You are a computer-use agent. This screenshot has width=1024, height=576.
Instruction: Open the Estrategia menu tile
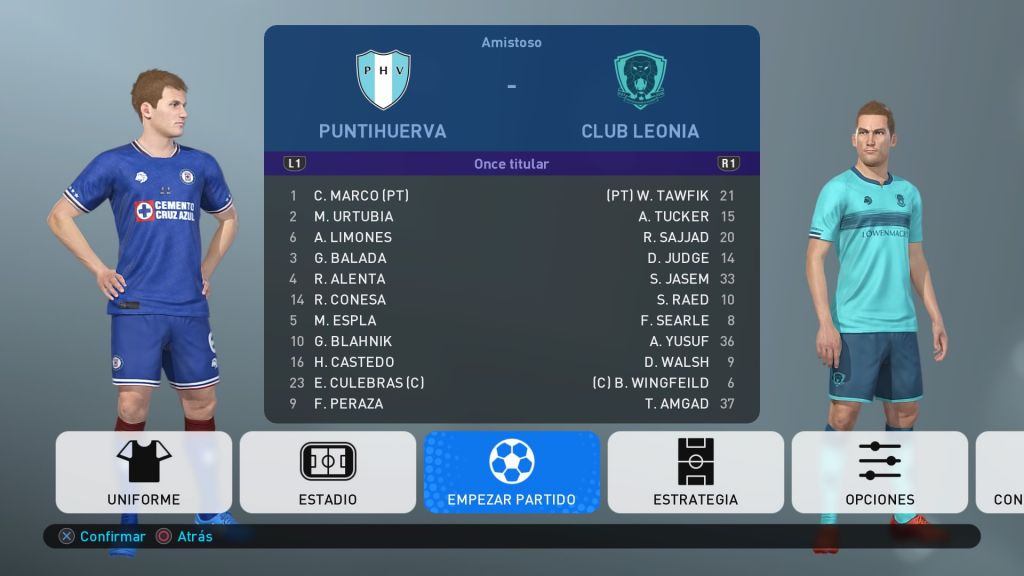point(696,472)
